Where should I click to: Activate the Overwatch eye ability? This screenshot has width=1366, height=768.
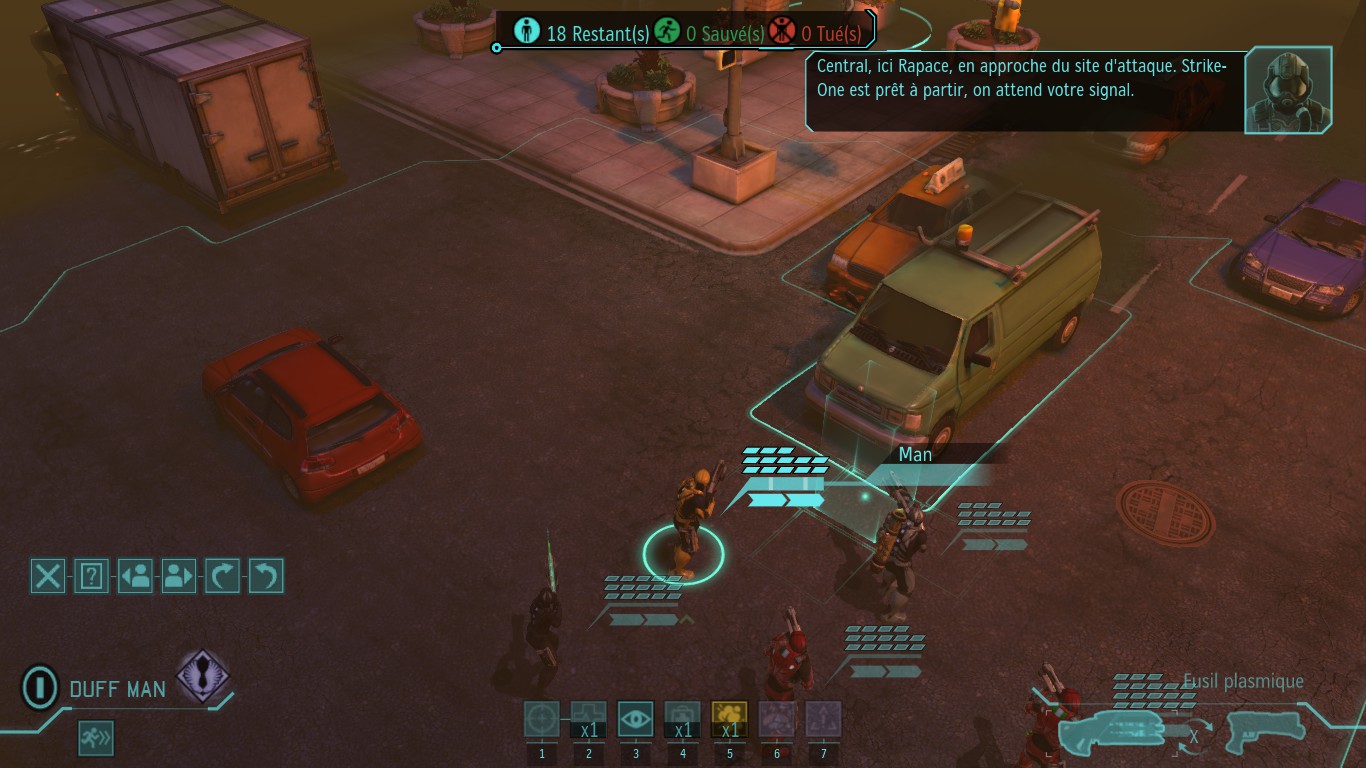tap(636, 719)
